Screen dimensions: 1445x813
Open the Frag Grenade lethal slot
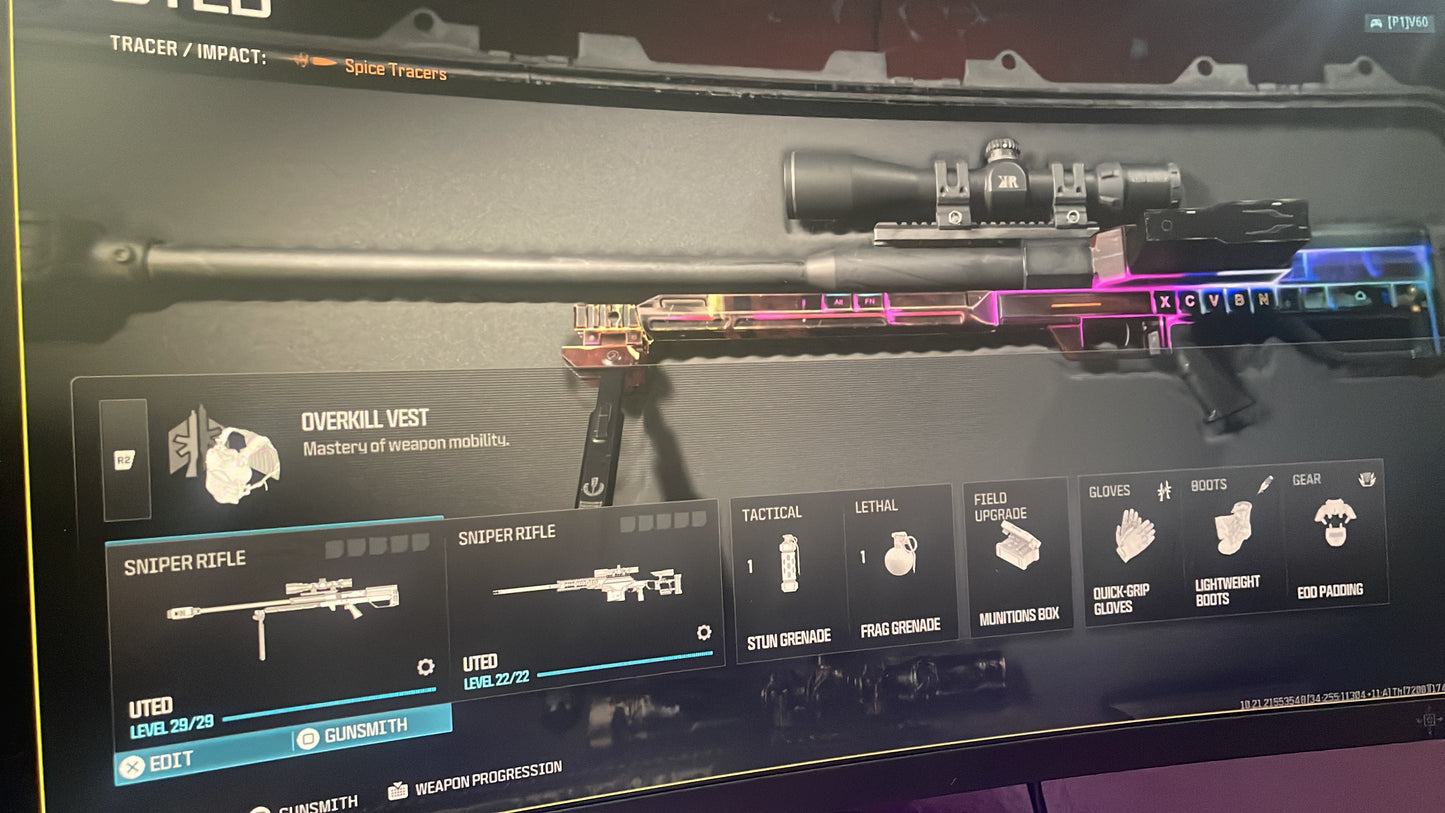pos(899,565)
